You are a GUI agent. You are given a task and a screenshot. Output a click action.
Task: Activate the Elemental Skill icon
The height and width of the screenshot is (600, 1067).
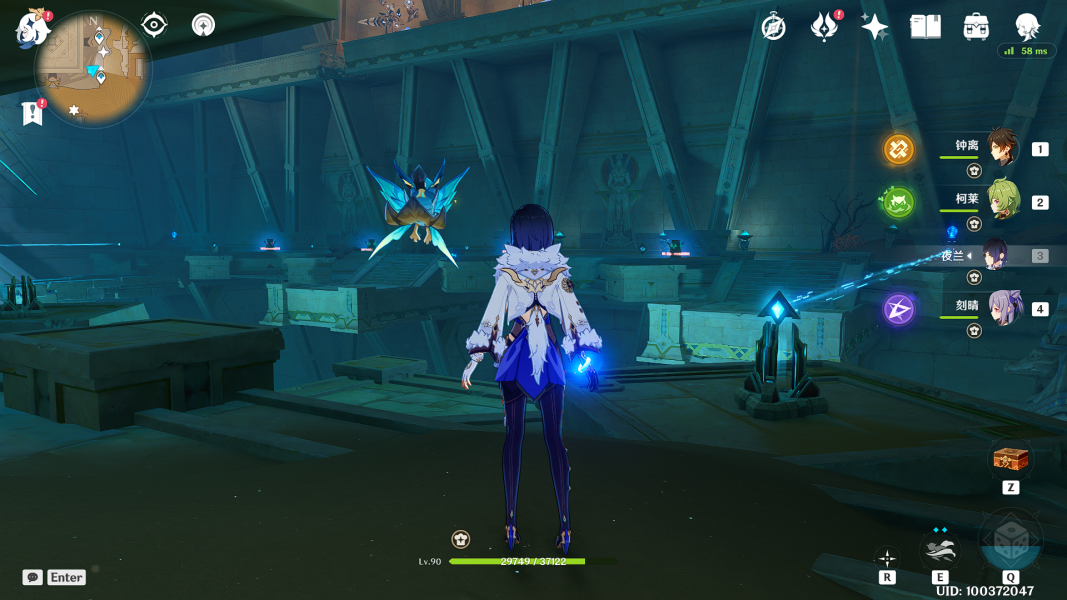(x=940, y=549)
